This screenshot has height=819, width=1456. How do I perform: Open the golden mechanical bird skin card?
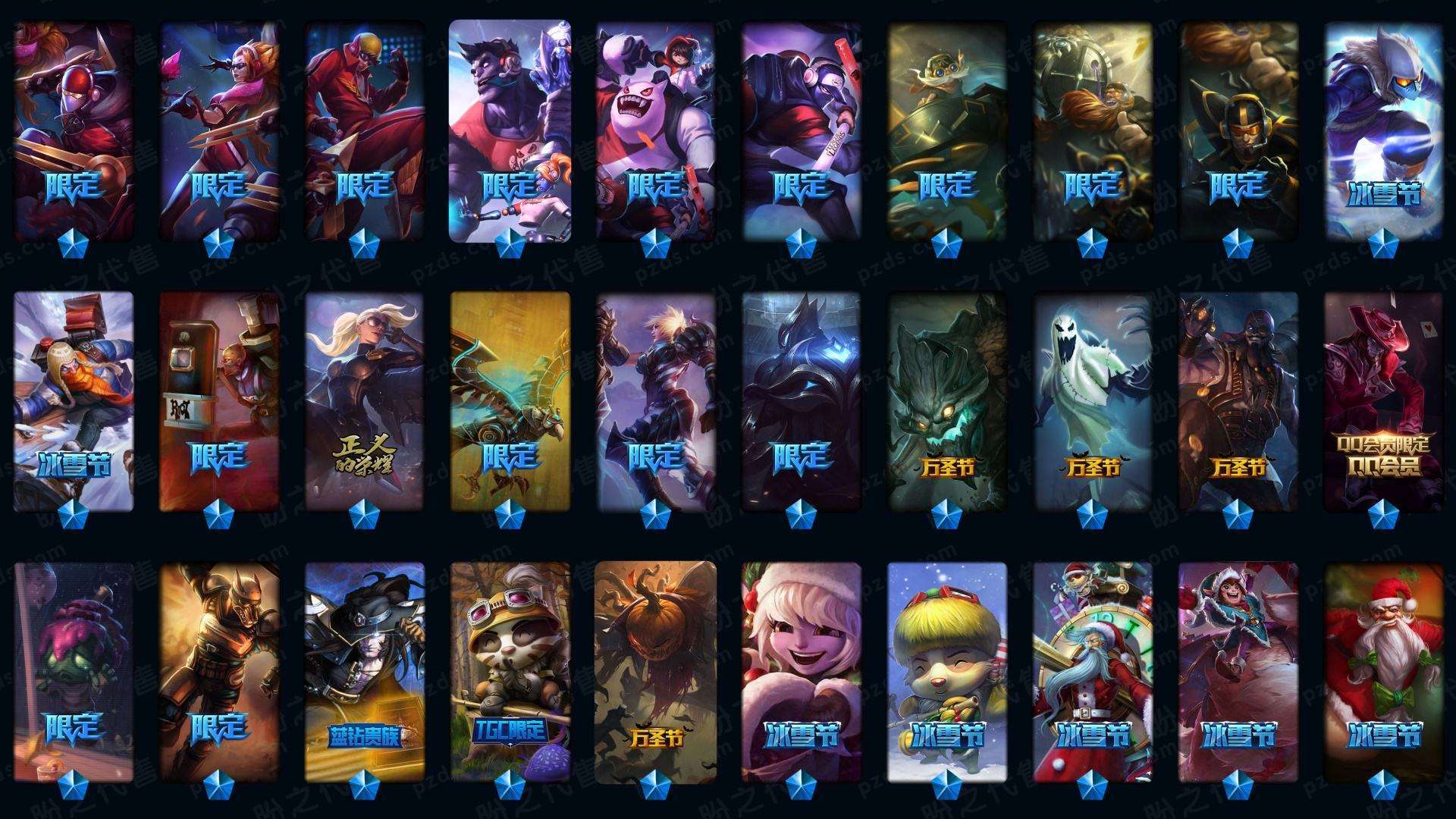point(510,400)
